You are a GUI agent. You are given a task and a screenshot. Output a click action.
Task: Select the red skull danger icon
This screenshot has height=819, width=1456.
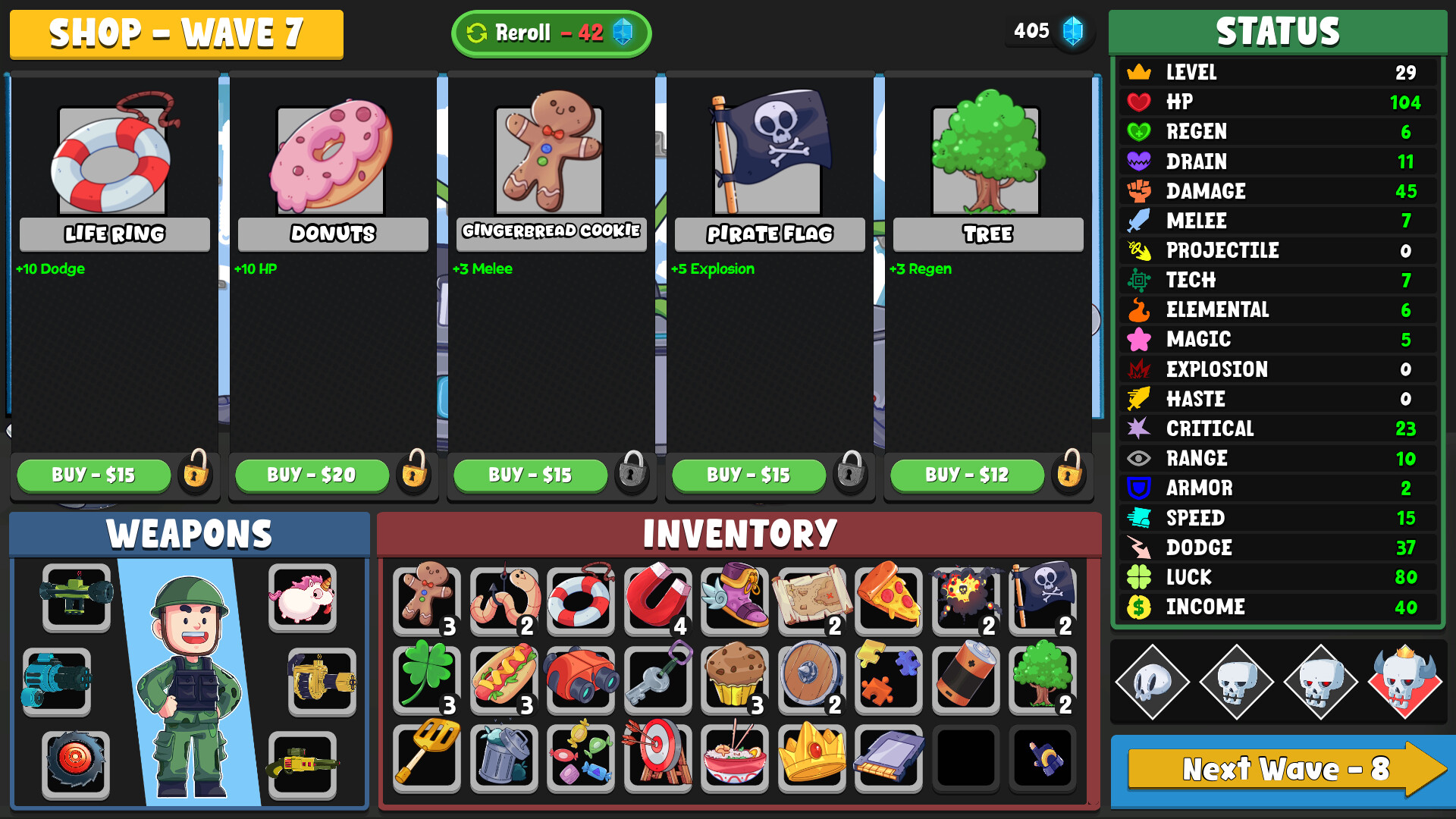(1408, 681)
